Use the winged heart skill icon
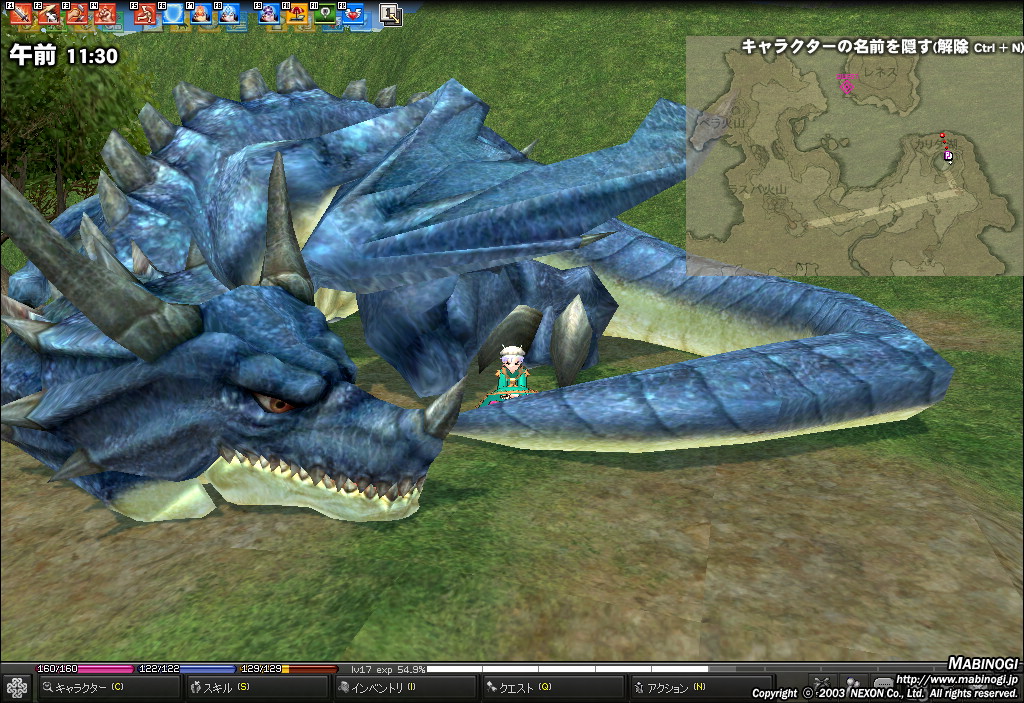The height and width of the screenshot is (703, 1024). click(352, 14)
